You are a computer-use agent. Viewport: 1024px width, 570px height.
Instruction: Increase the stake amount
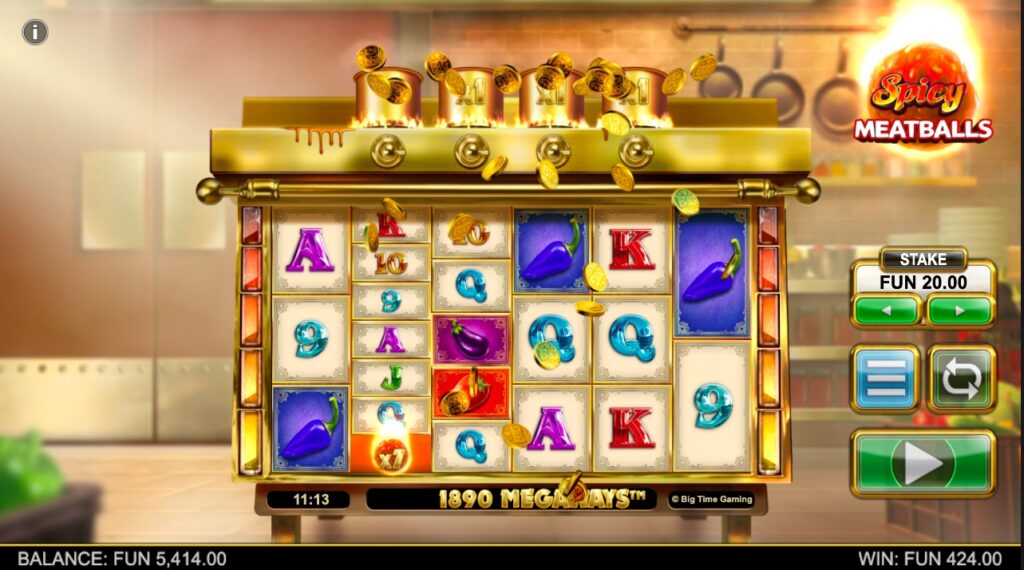coord(959,310)
